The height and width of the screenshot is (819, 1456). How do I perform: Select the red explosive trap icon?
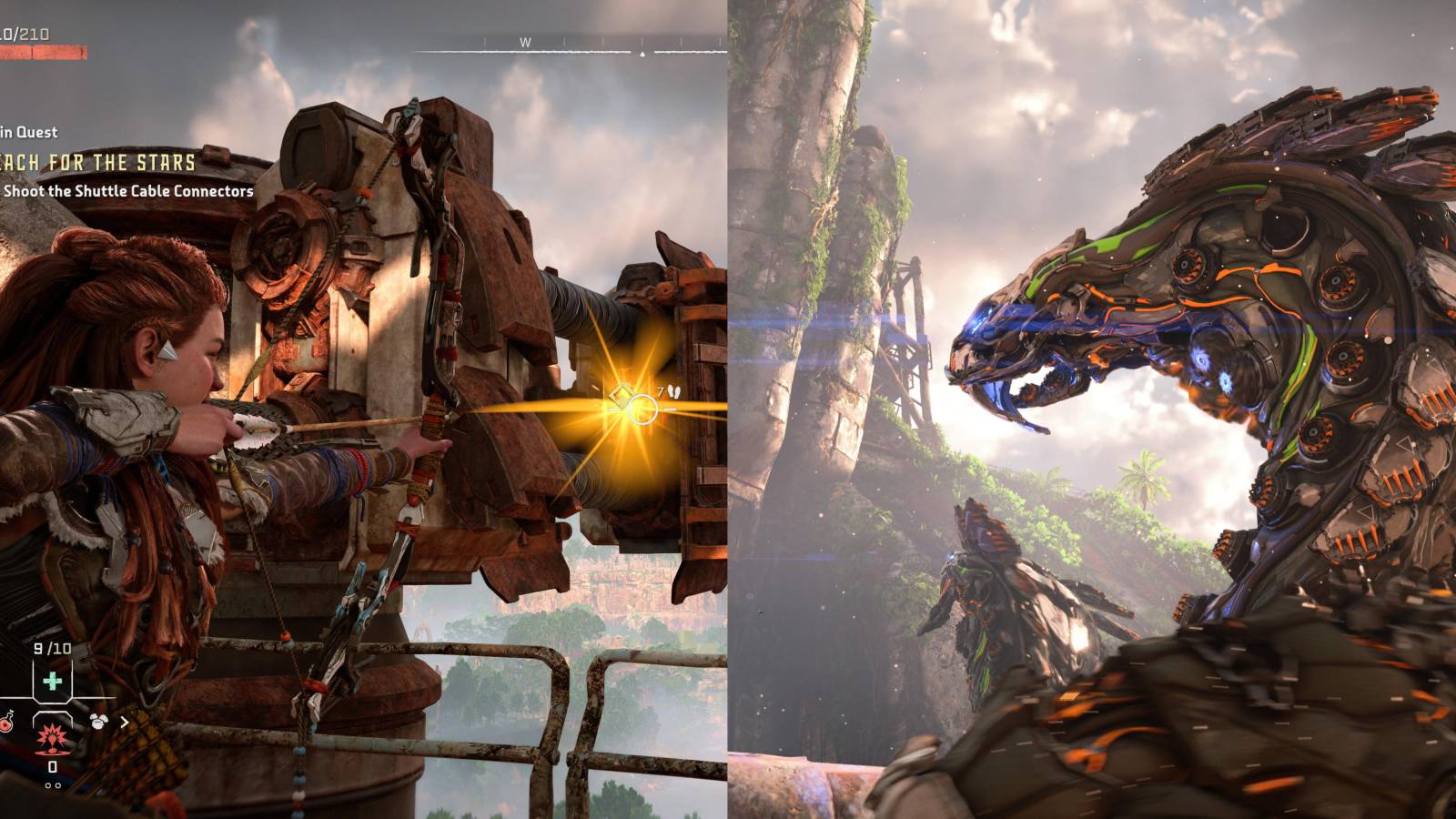[52, 740]
